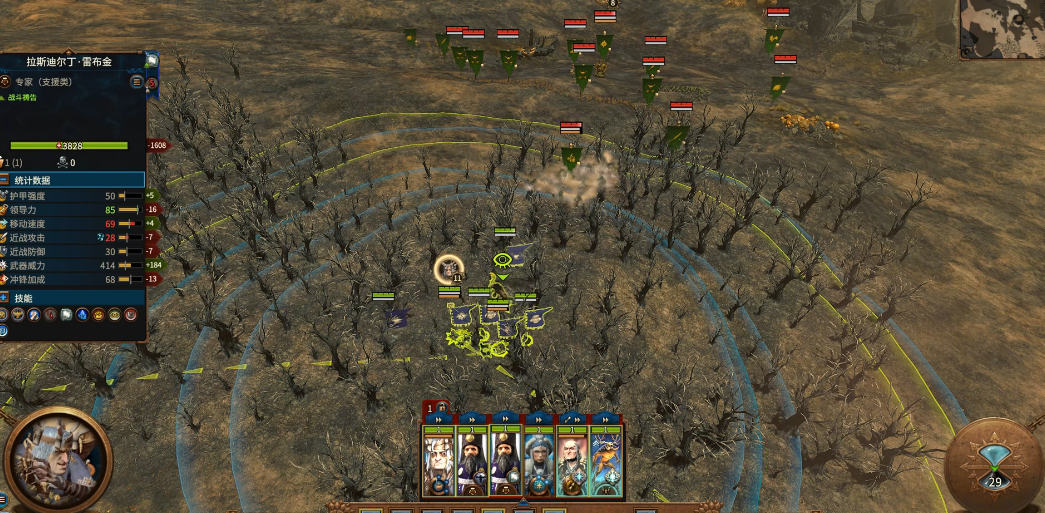Open the commander portrait in the corner
The image size is (1045, 513).
coord(57,459)
